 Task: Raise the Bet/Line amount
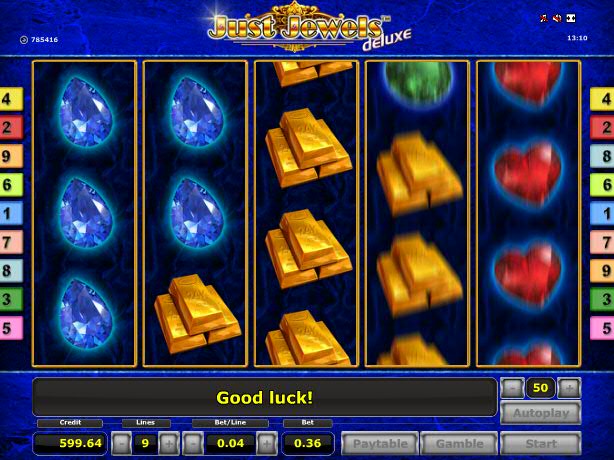265,443
